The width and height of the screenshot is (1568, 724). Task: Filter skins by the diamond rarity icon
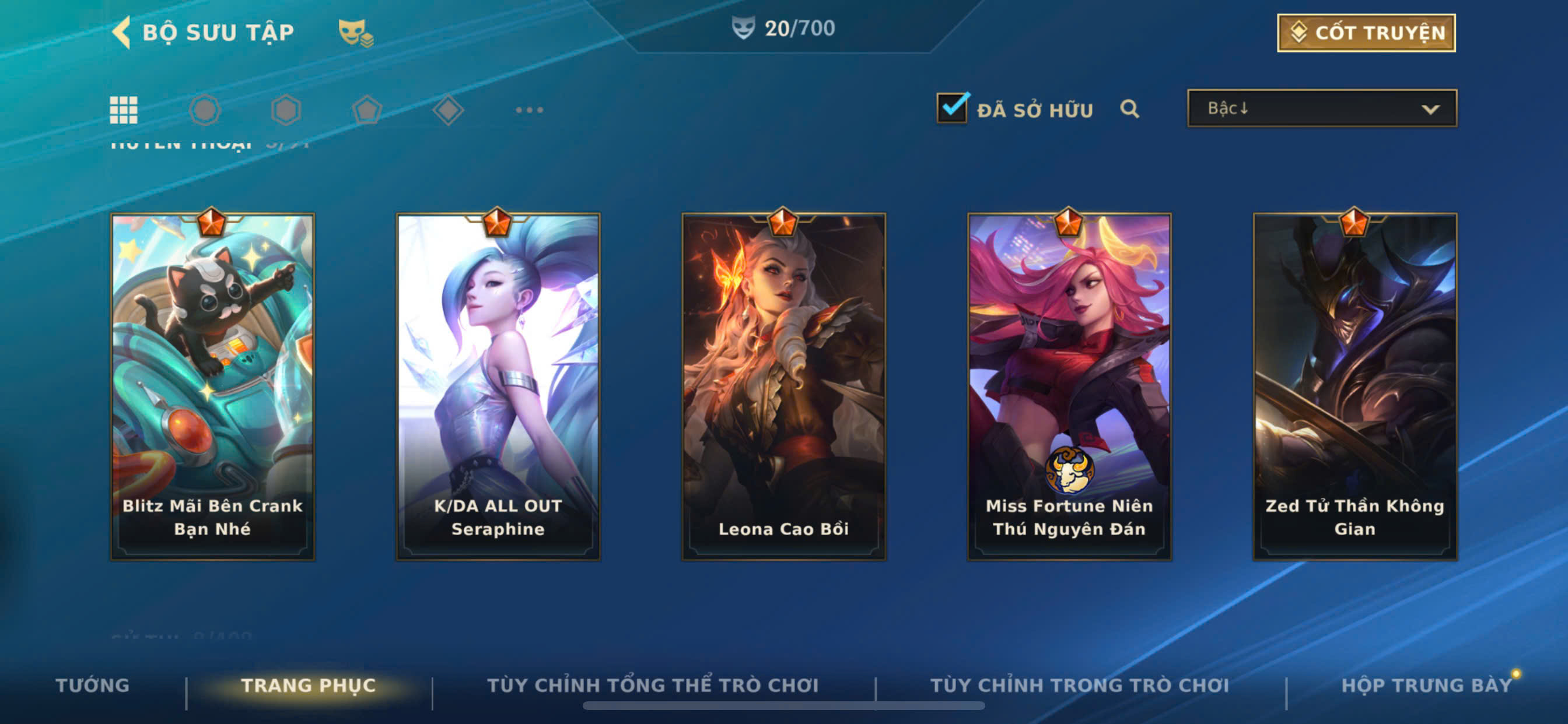448,110
